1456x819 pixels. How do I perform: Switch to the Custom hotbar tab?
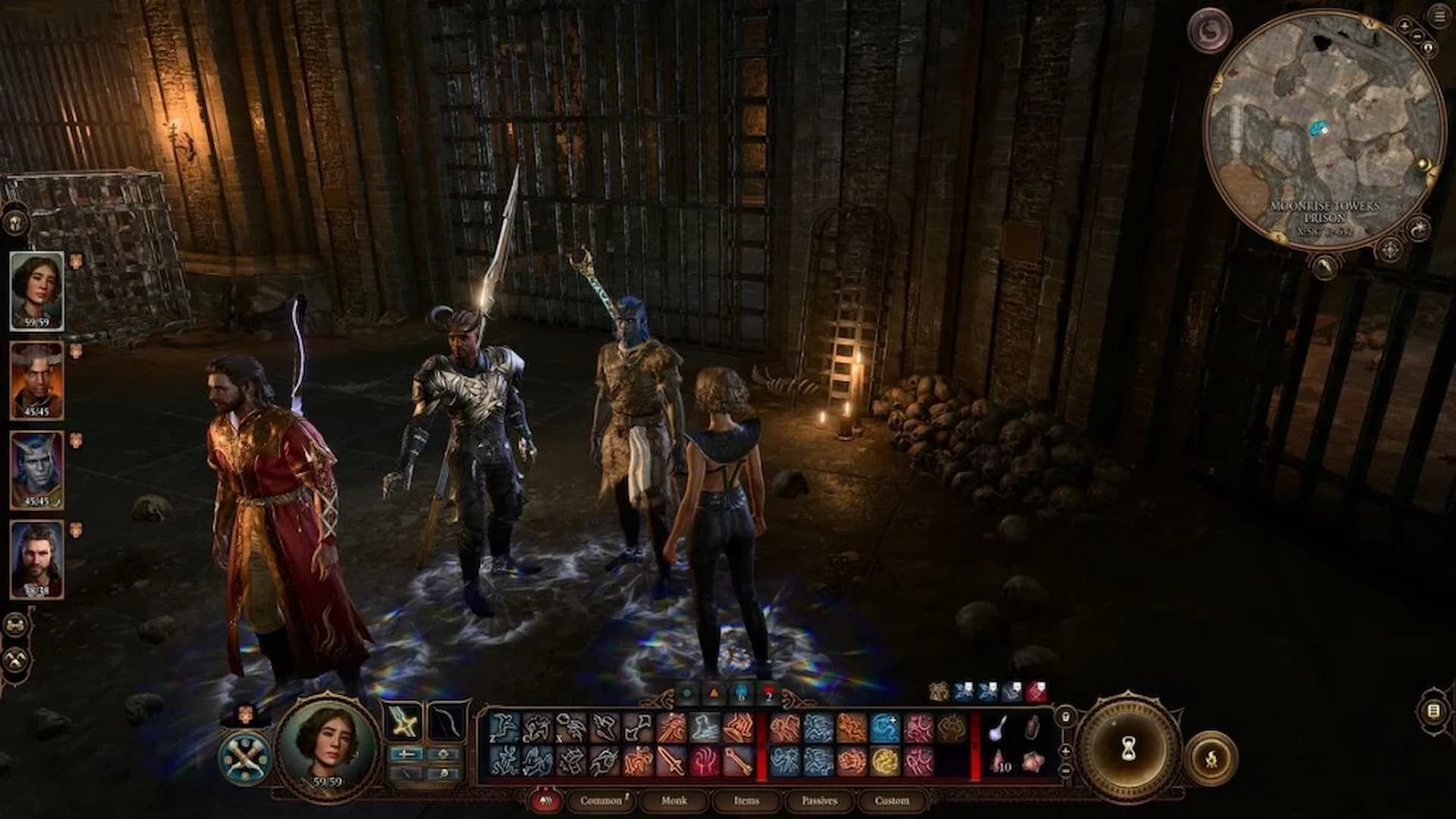point(892,800)
